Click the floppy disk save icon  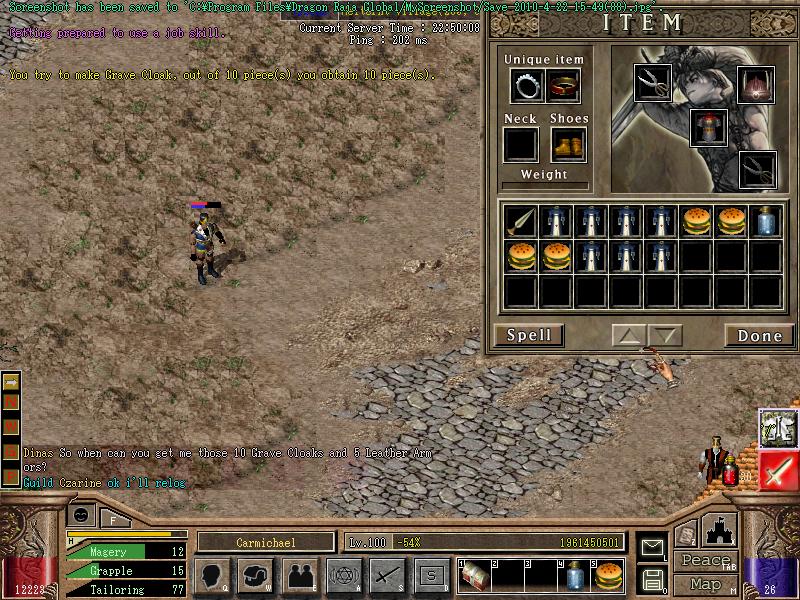pos(652,579)
